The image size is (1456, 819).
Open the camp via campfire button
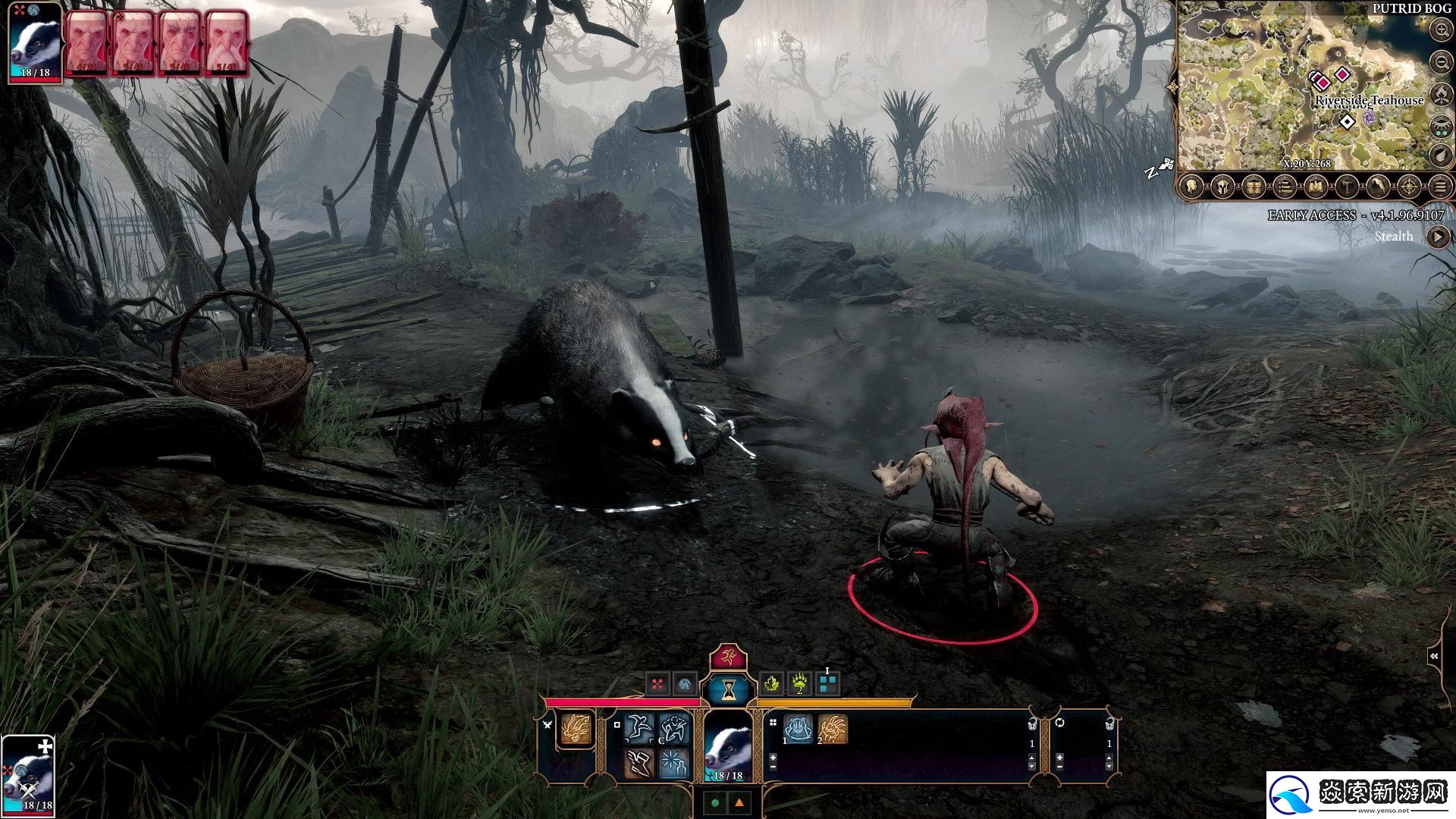[x=1441, y=94]
